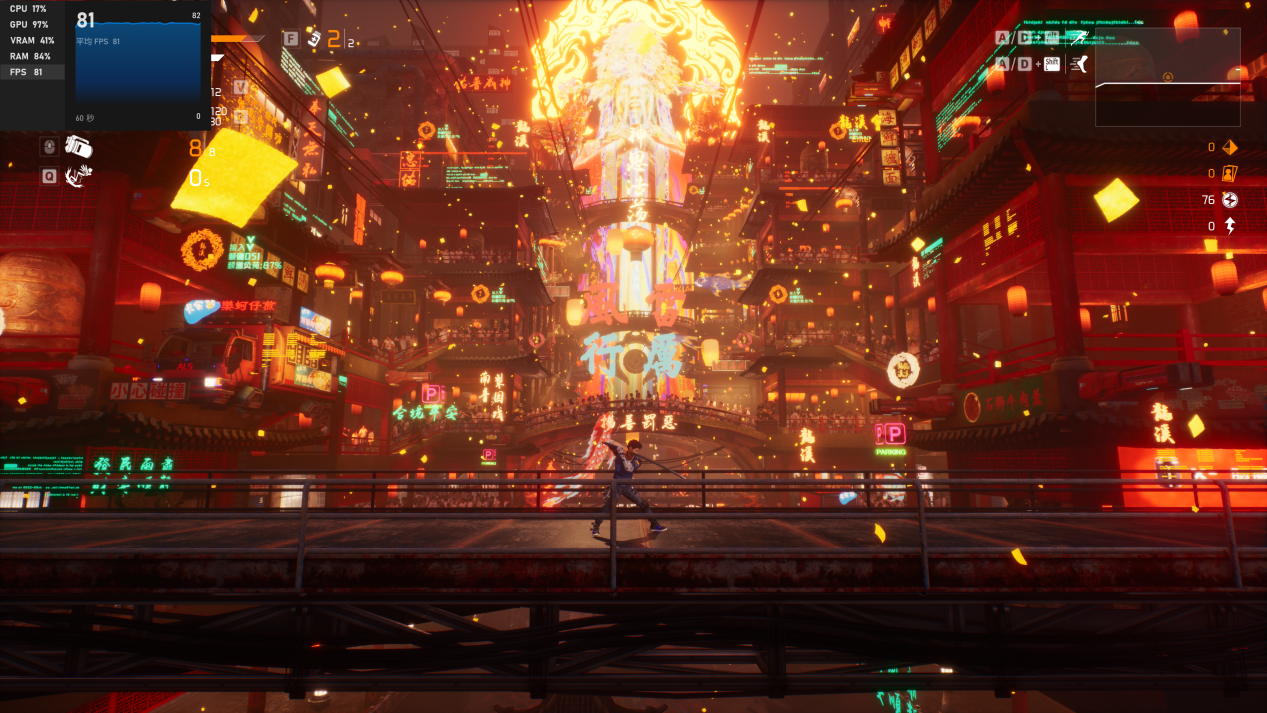Open the orange portrait cards icon

(x=1229, y=173)
